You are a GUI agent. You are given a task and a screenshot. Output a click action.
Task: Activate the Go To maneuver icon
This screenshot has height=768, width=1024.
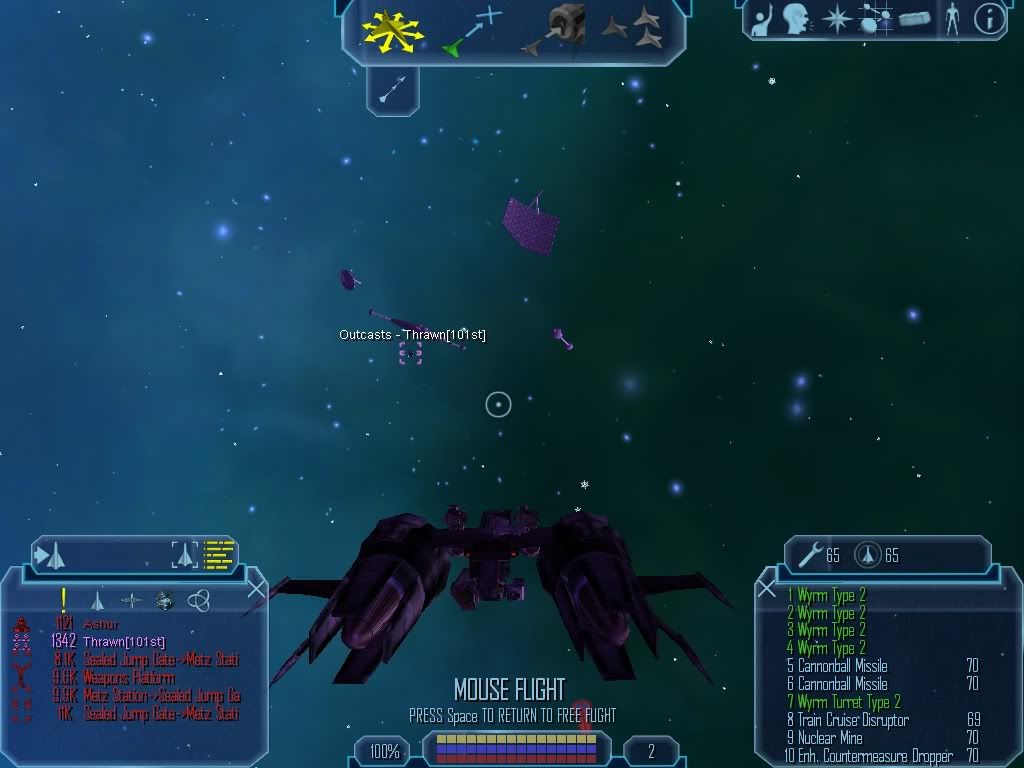(x=472, y=30)
